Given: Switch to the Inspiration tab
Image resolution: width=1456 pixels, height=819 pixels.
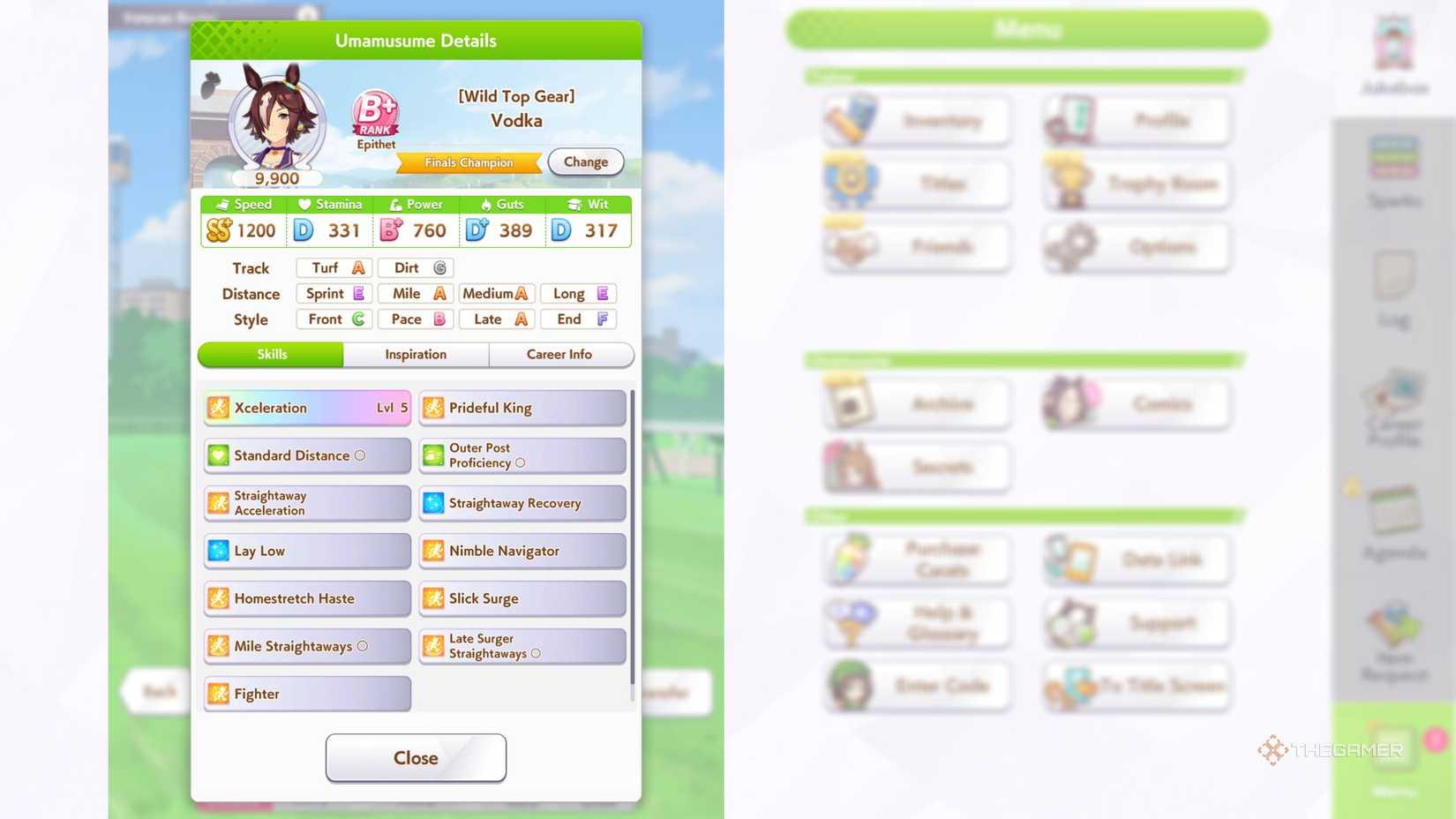Looking at the screenshot, I should tap(415, 354).
